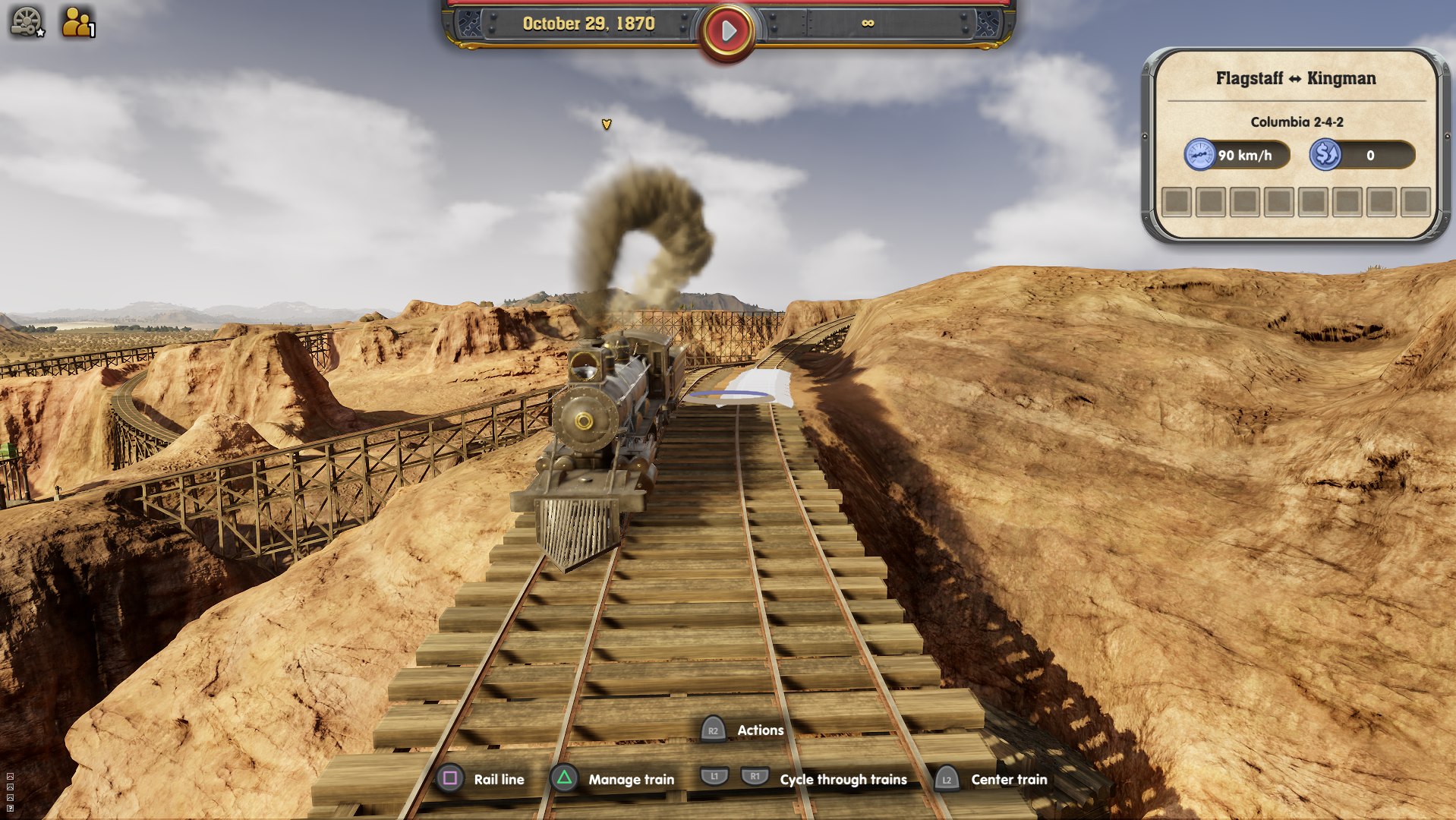Click Center train in the bottom bar

tap(1010, 779)
